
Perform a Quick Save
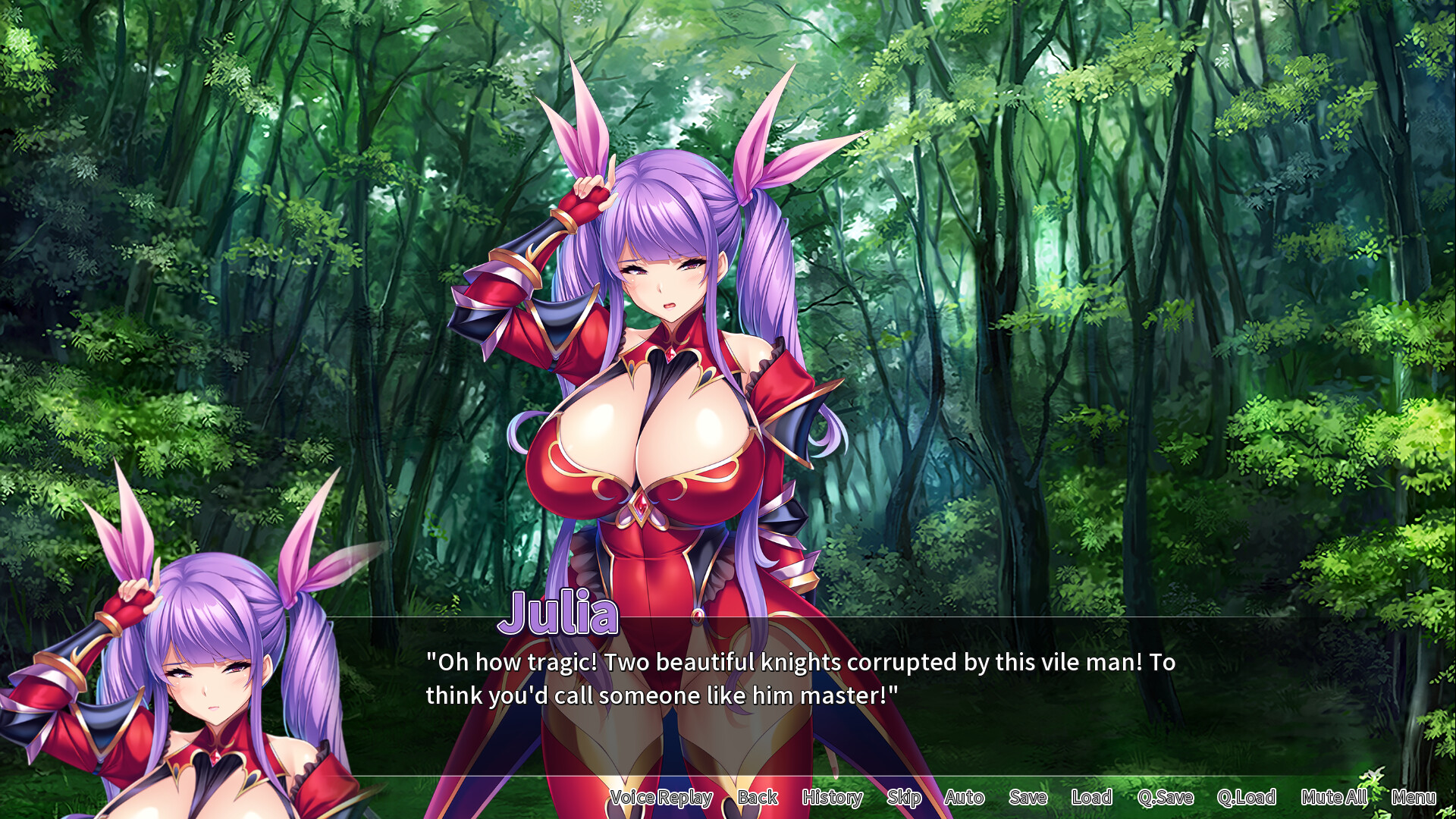[x=1167, y=798]
